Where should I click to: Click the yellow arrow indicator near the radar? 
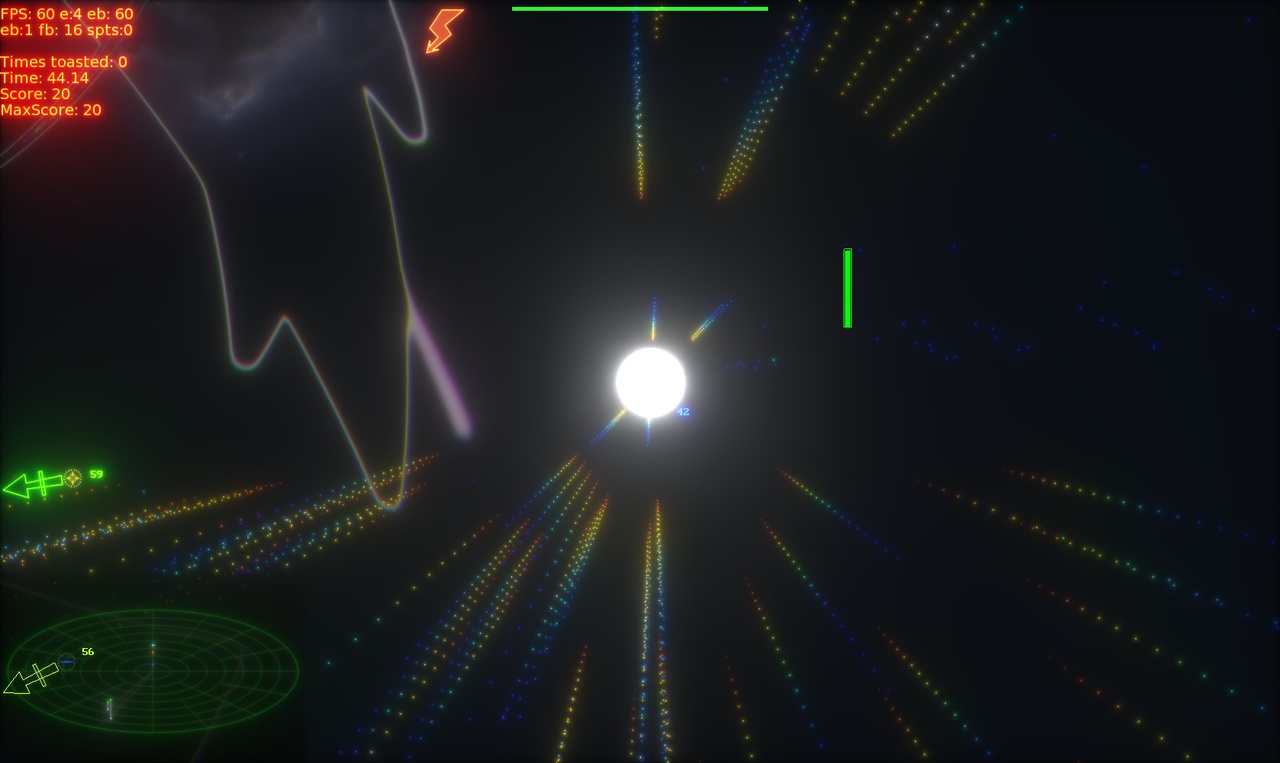click(x=35, y=678)
